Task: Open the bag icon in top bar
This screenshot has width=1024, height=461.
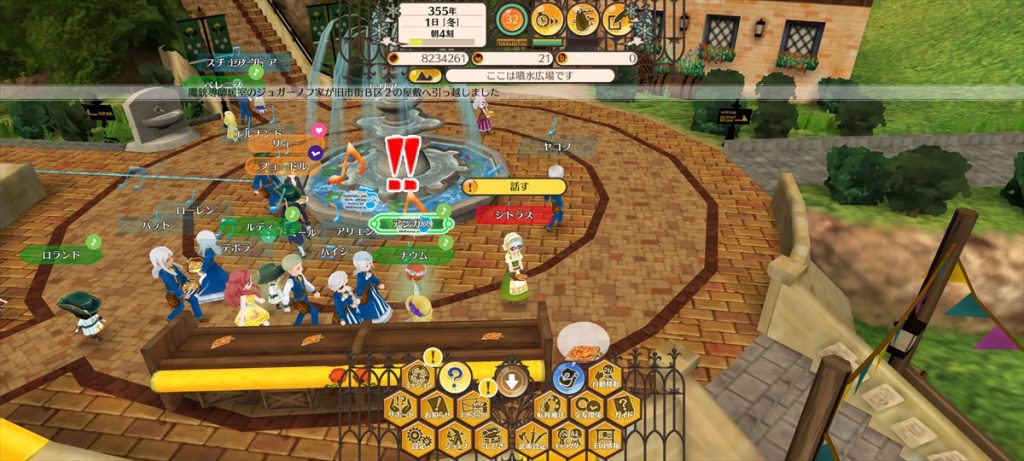Action: (583, 17)
